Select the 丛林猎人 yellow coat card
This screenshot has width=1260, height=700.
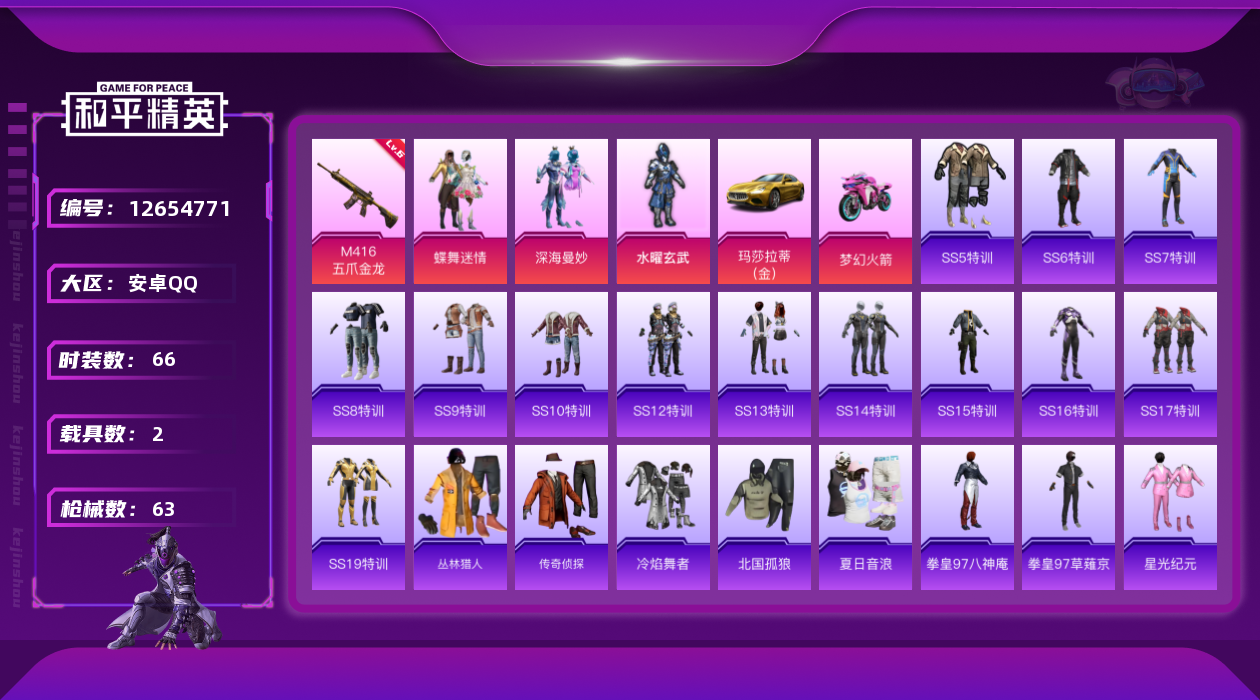(x=460, y=517)
